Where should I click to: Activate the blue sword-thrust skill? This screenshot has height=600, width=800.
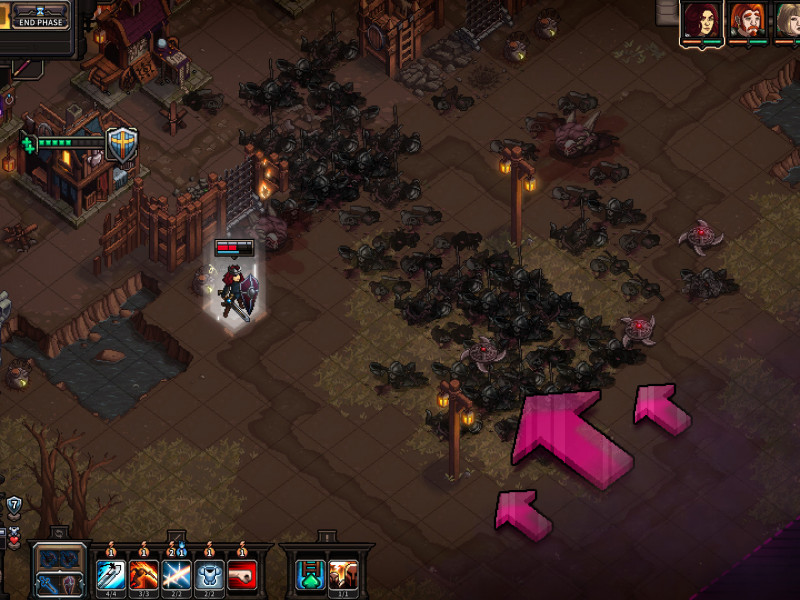coord(110,575)
